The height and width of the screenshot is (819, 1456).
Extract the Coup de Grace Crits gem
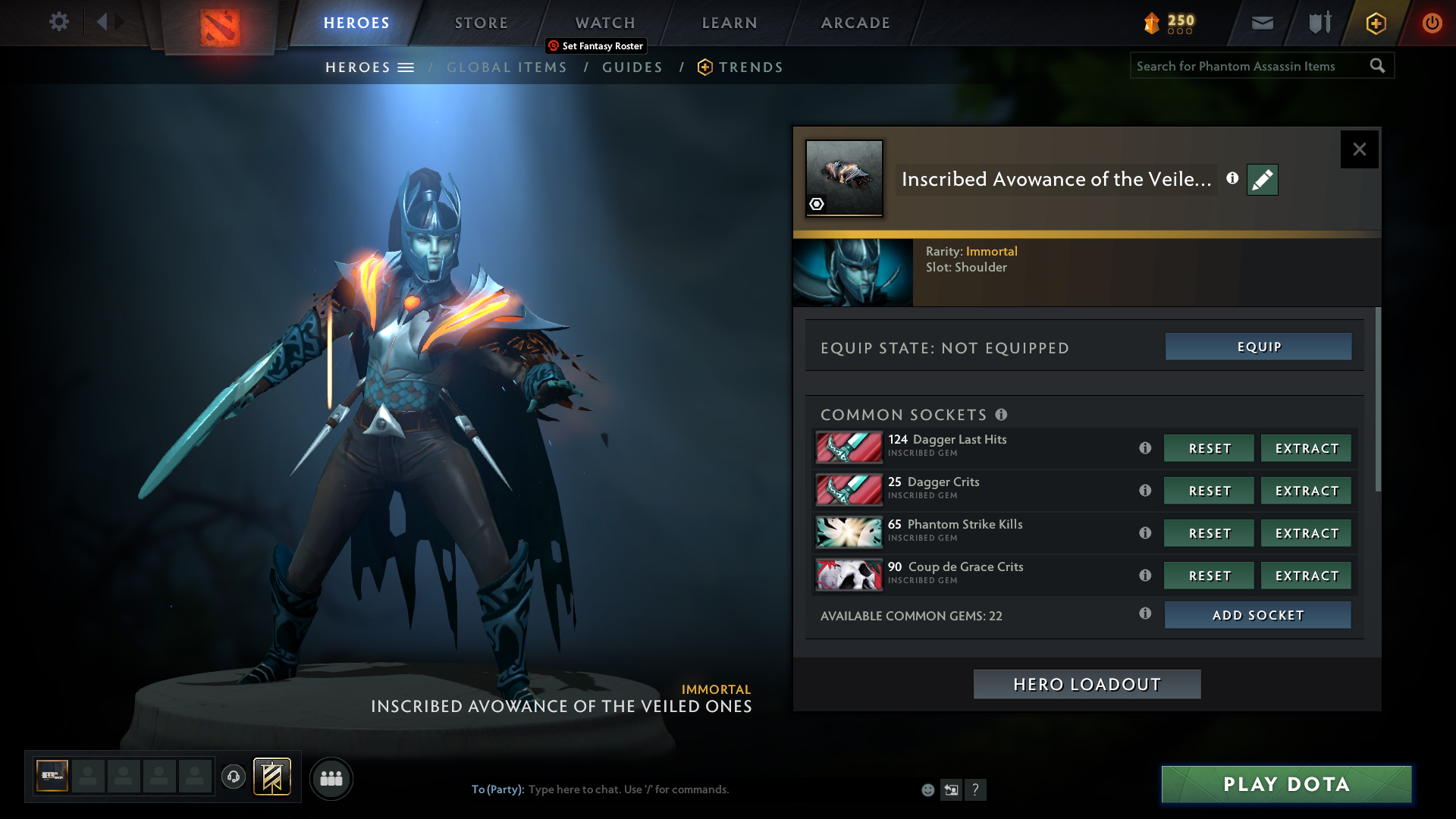(x=1306, y=576)
